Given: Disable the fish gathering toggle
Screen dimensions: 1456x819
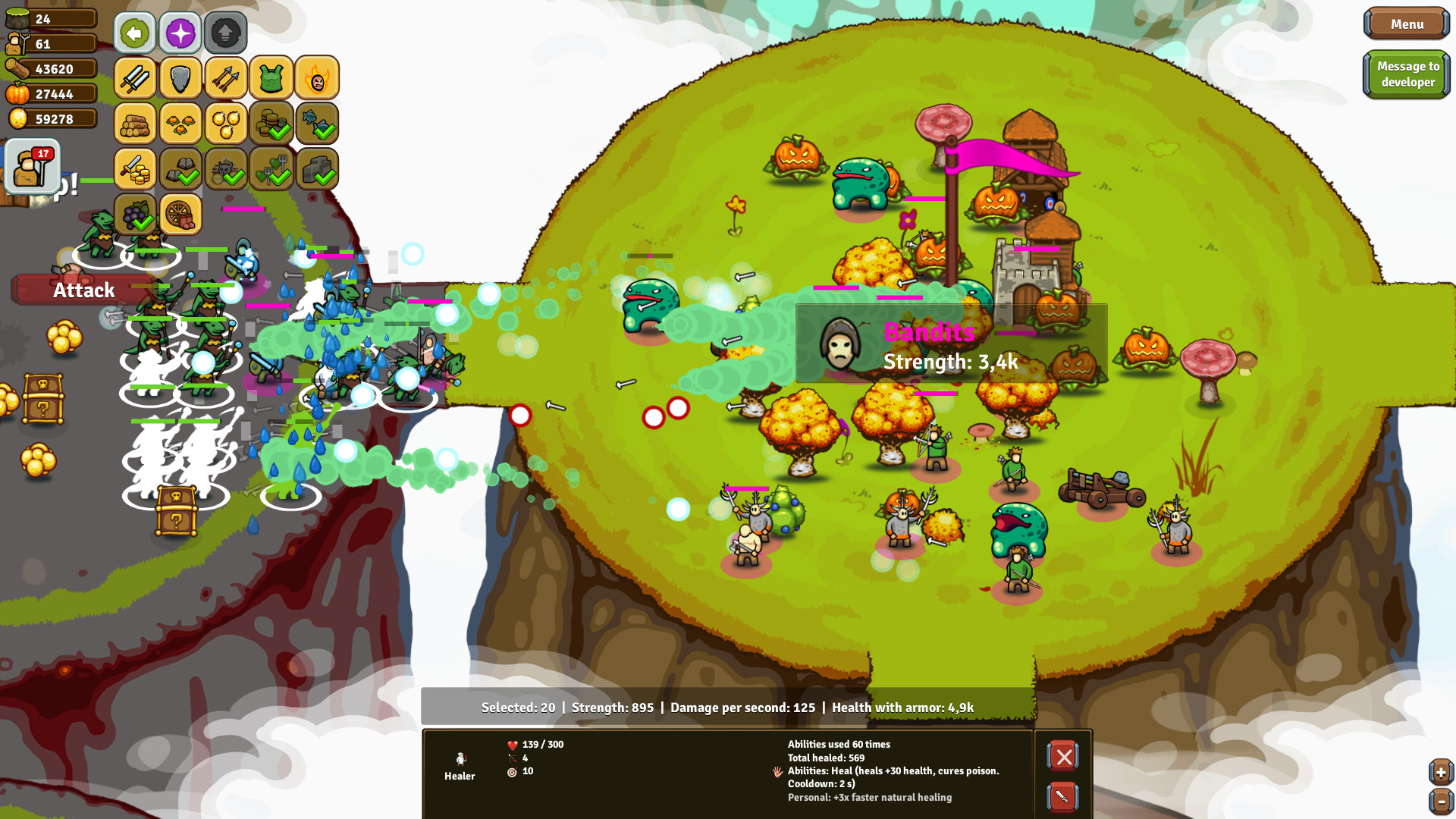Looking at the screenshot, I should [x=317, y=124].
